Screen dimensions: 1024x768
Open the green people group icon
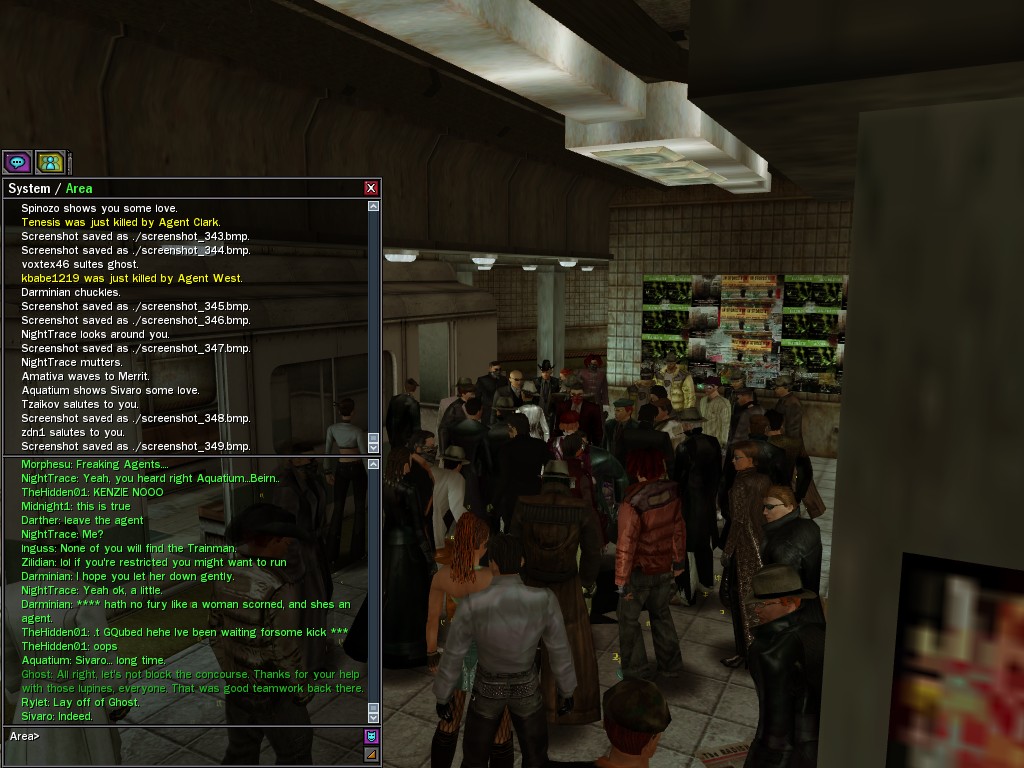pyautogui.click(x=50, y=162)
